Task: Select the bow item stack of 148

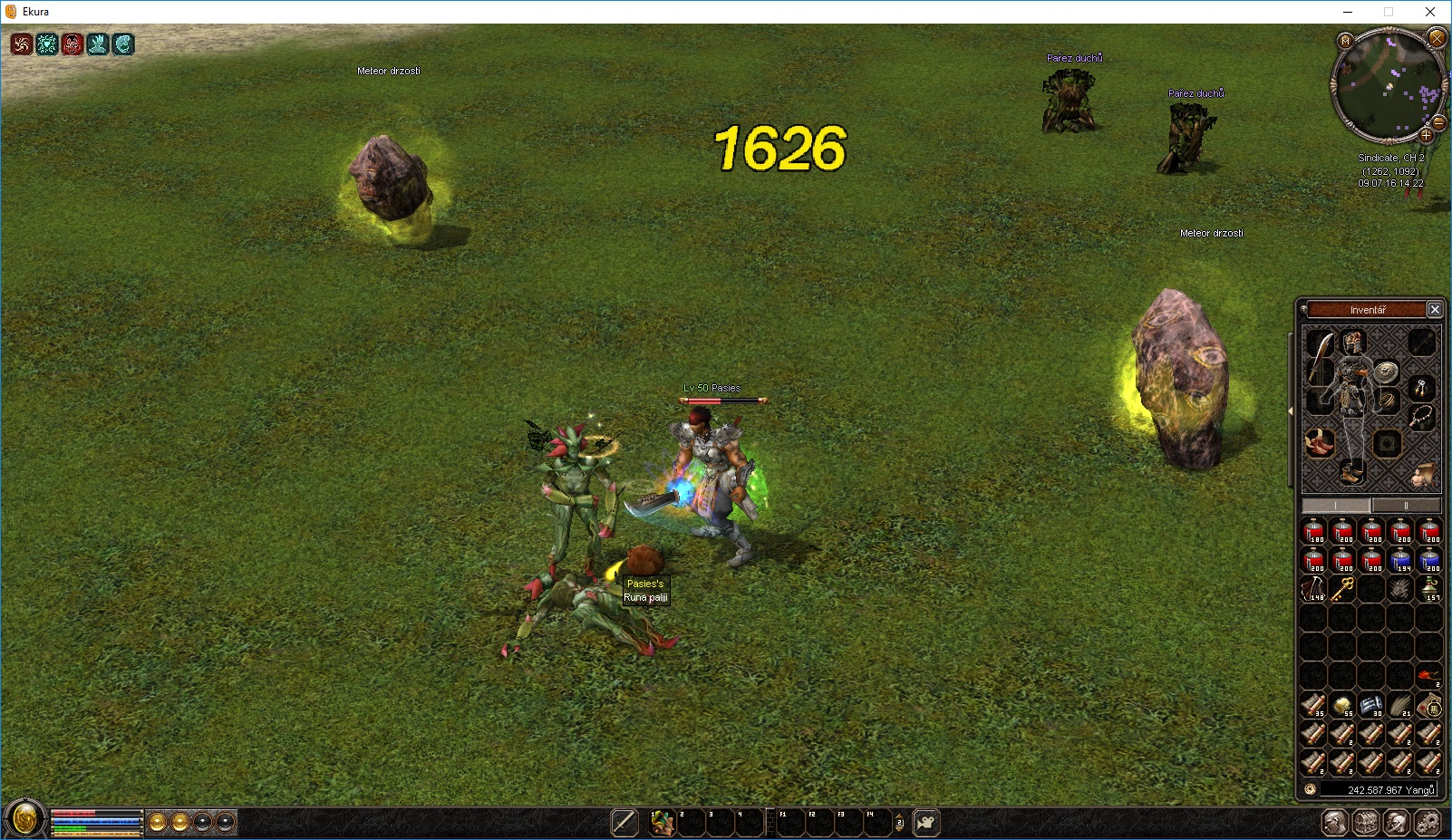Action: [1313, 589]
